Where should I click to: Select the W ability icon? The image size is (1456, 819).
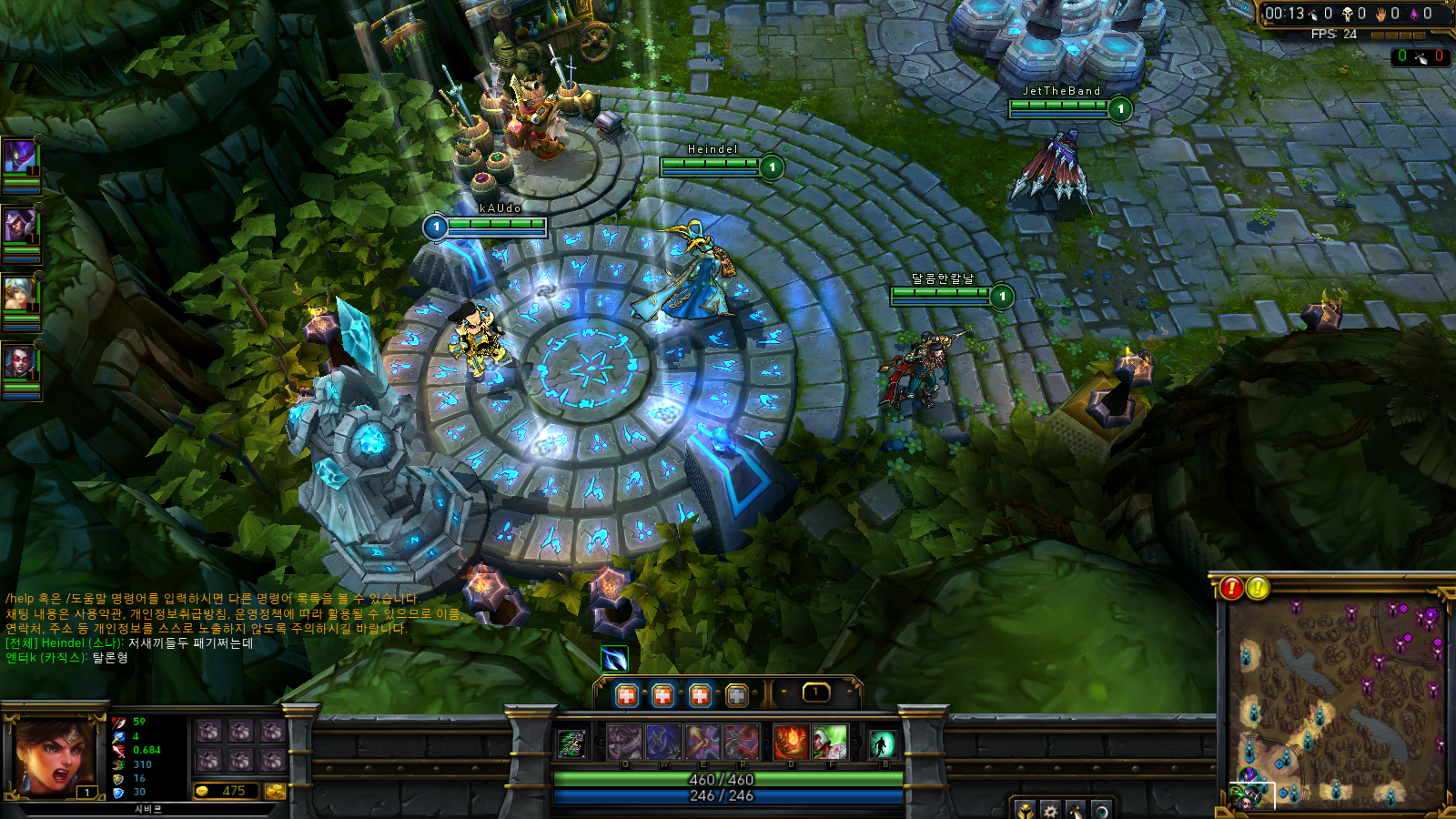tap(663, 742)
